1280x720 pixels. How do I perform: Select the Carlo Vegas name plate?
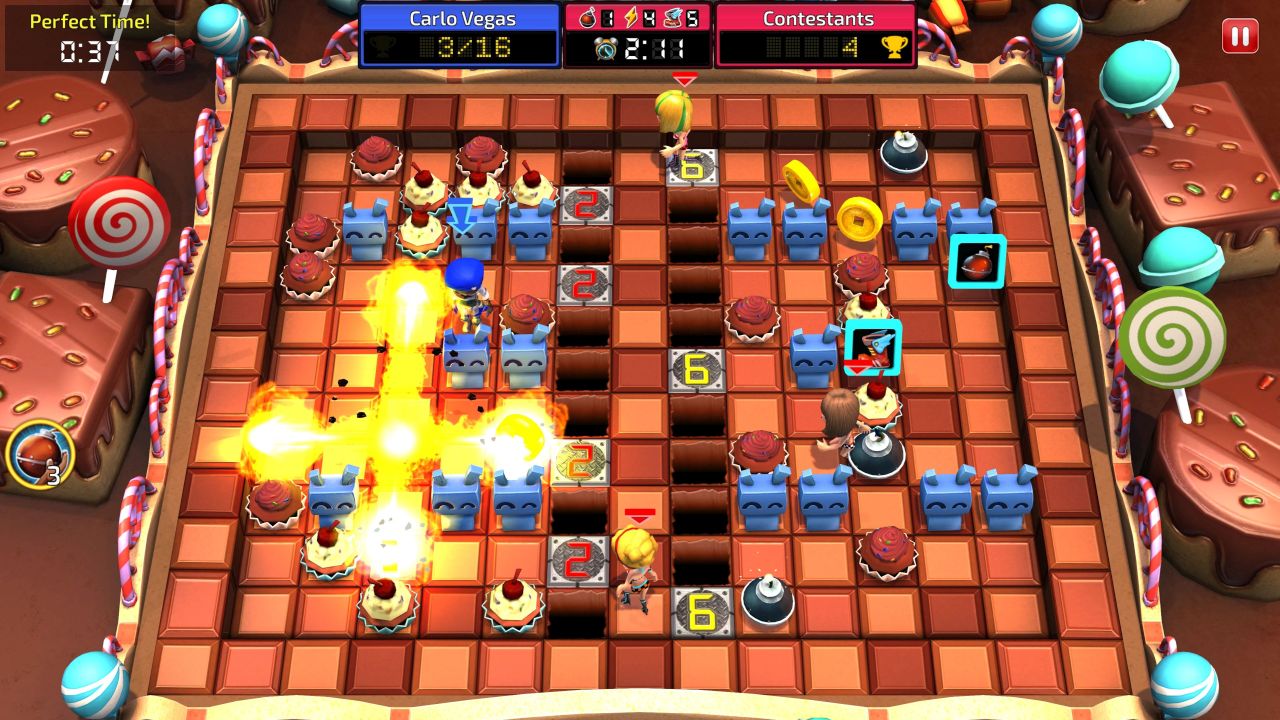point(462,17)
